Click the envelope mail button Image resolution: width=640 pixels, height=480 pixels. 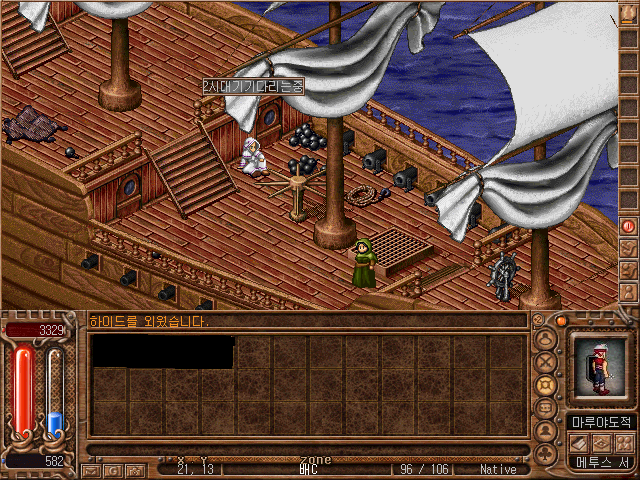[91, 469]
